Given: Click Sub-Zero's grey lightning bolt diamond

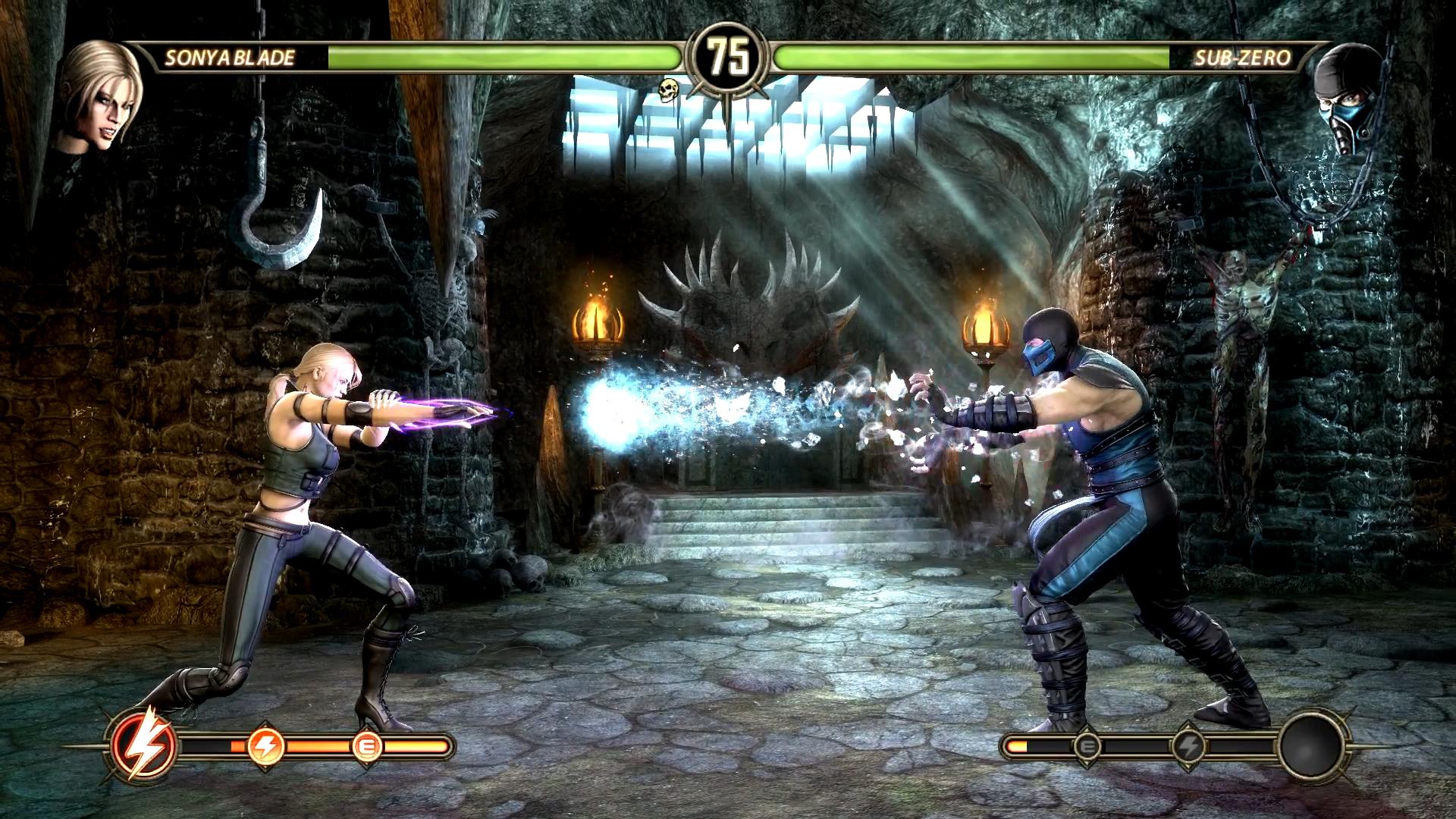Looking at the screenshot, I should point(1188,747).
